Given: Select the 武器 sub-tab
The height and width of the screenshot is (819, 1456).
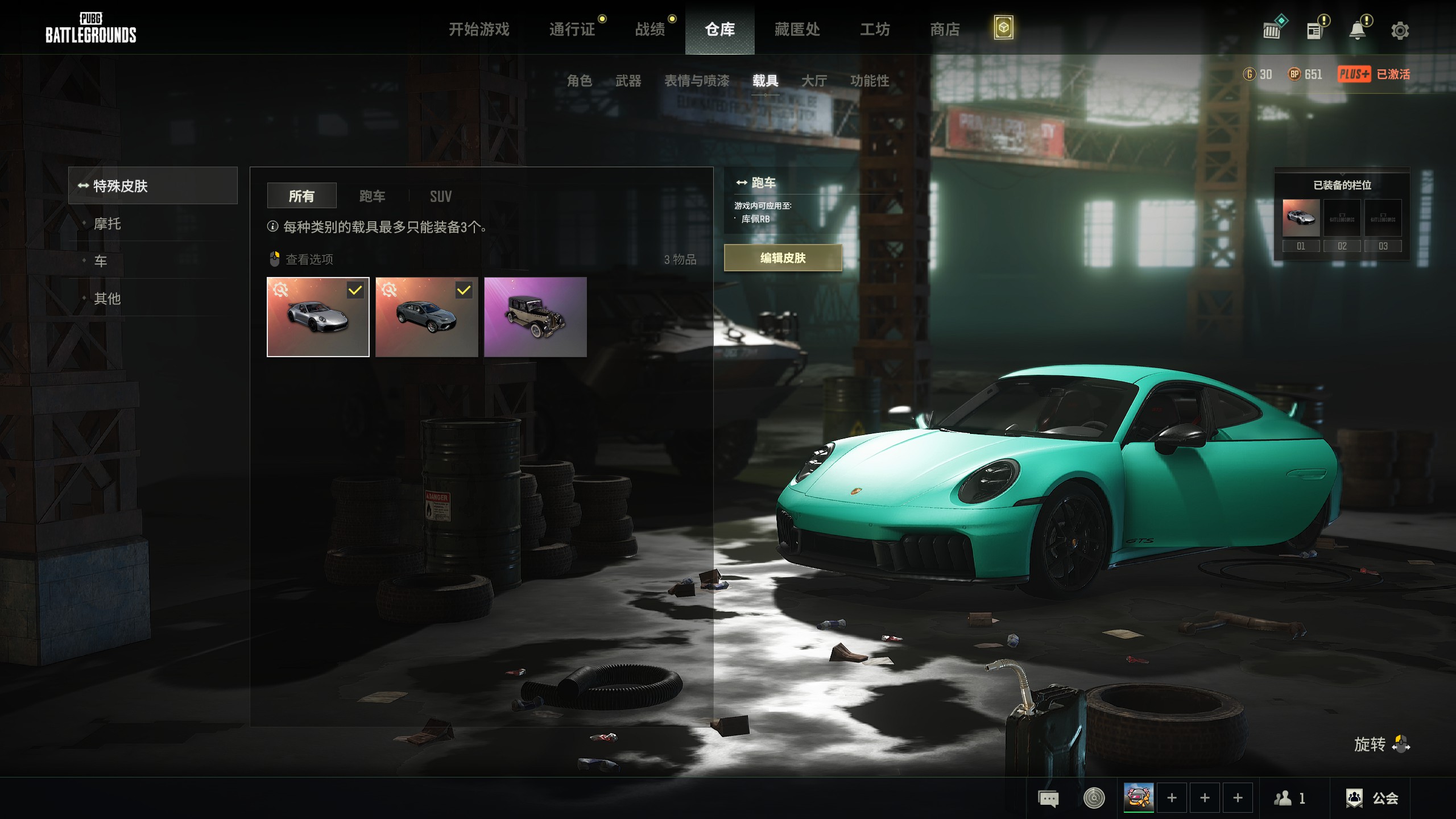Looking at the screenshot, I should click(x=628, y=81).
